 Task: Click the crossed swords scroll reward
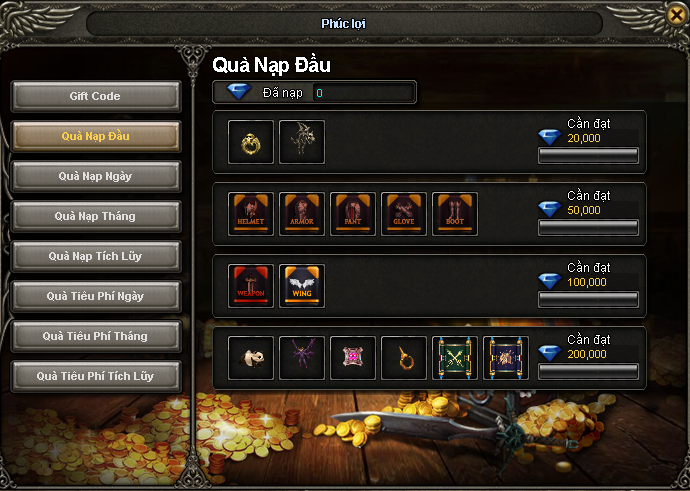(x=455, y=357)
